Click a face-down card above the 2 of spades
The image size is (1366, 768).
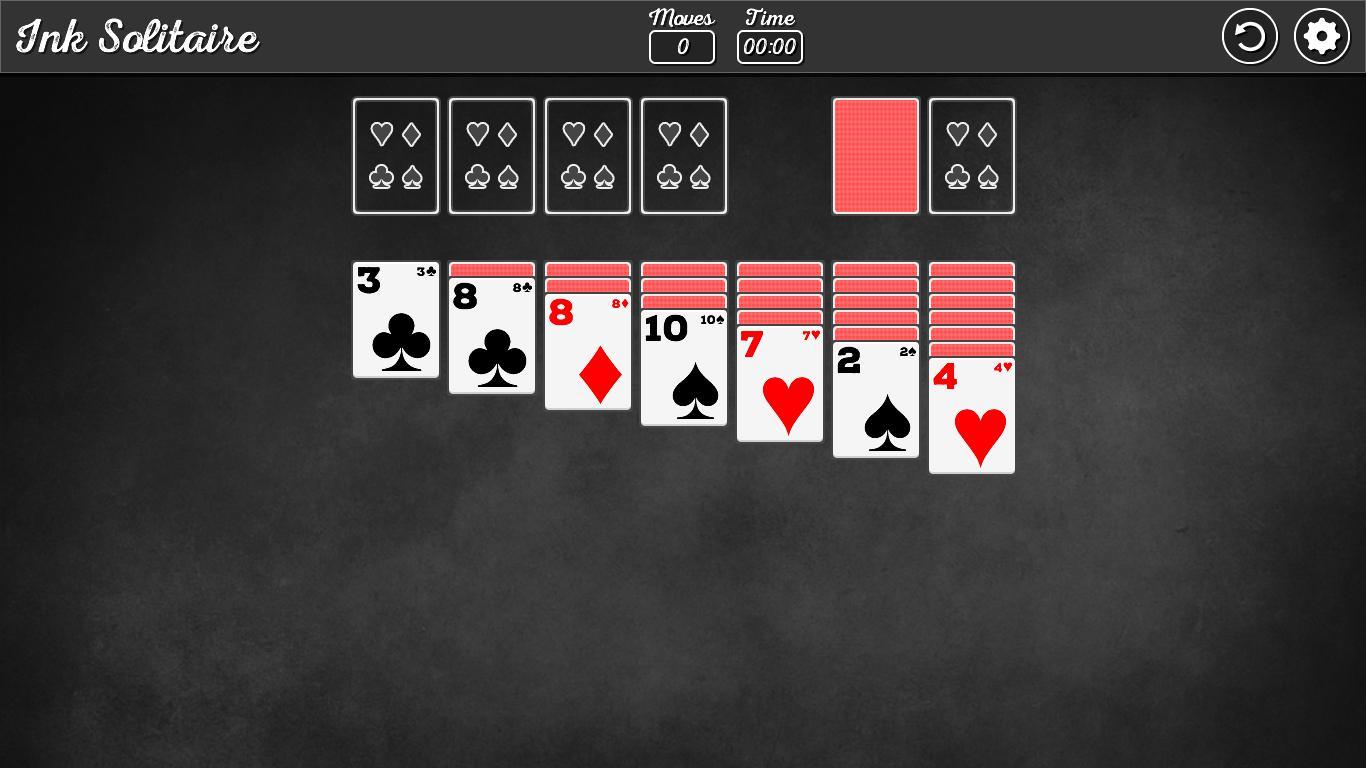click(x=875, y=300)
